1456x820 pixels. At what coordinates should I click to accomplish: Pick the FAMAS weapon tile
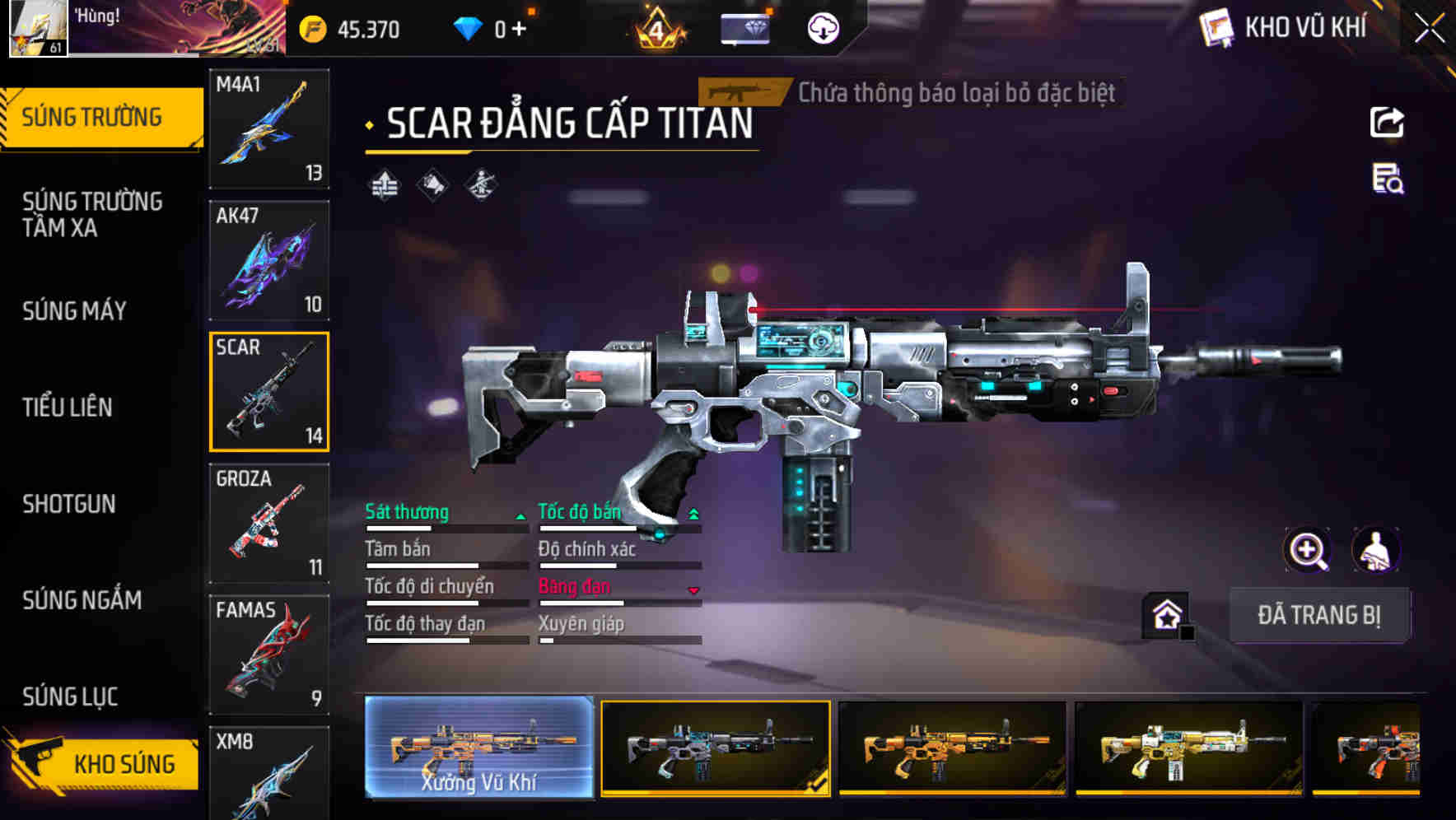(x=269, y=655)
